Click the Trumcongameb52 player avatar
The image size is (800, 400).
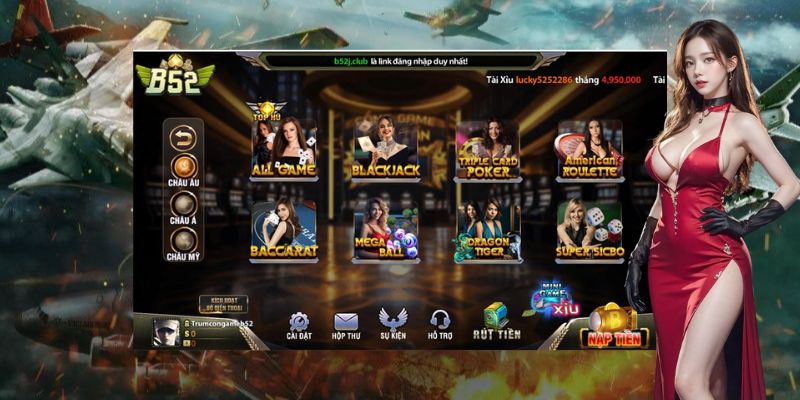coord(165,332)
